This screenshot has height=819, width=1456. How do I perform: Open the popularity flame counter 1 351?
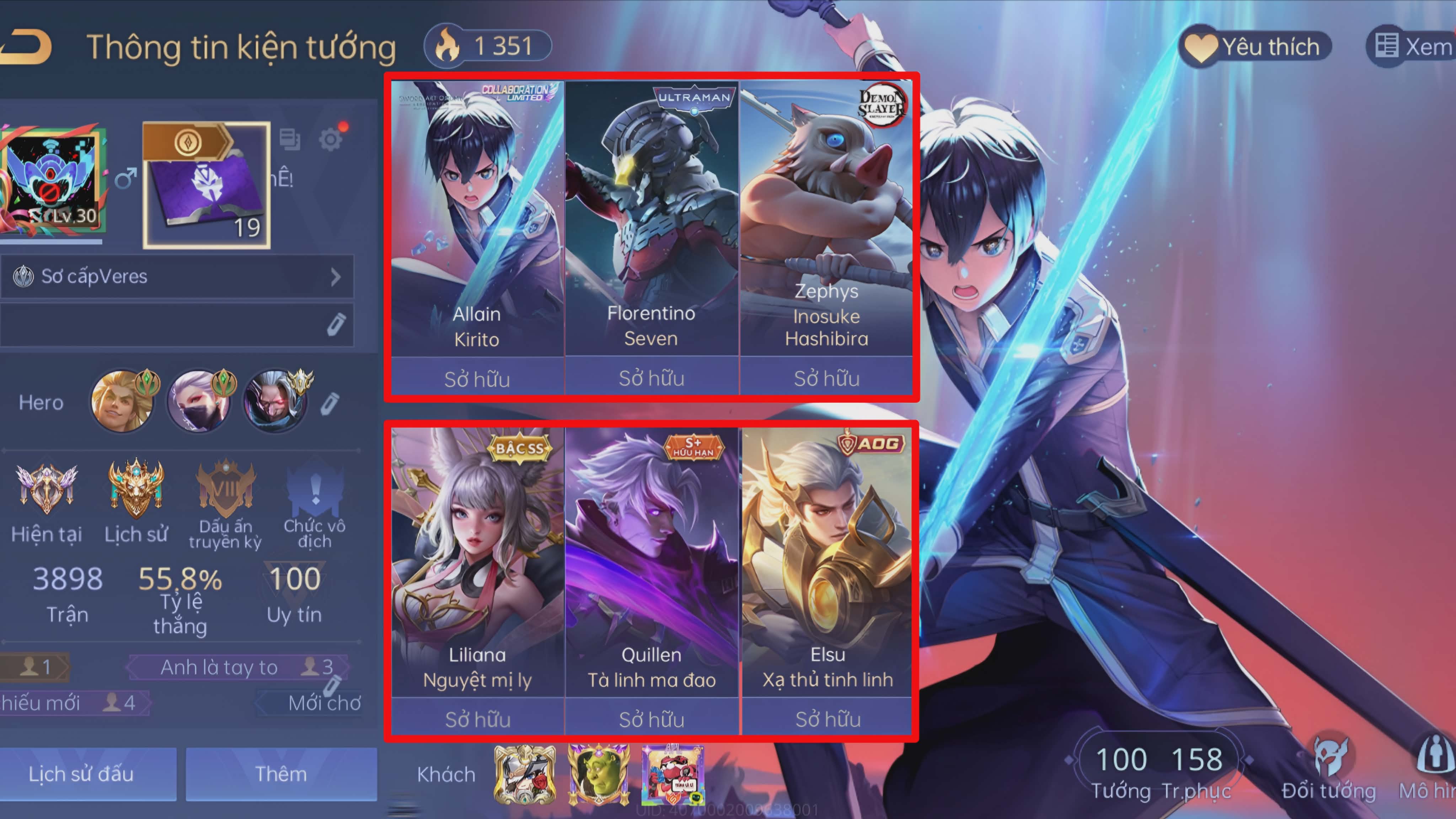(x=487, y=46)
